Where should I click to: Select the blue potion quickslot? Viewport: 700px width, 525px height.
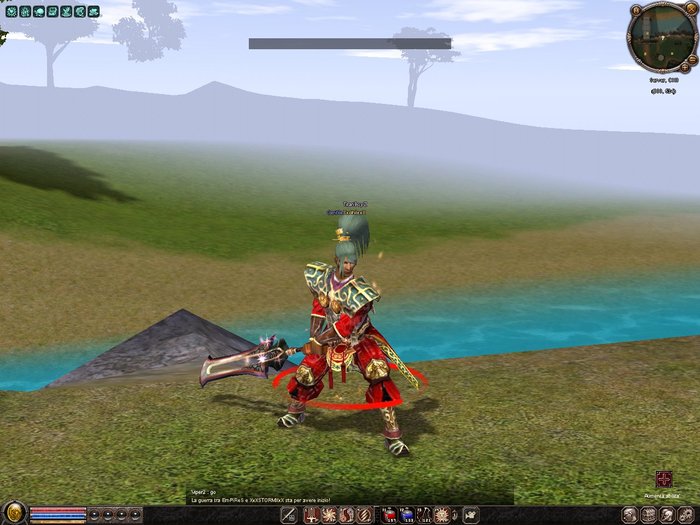tap(407, 515)
